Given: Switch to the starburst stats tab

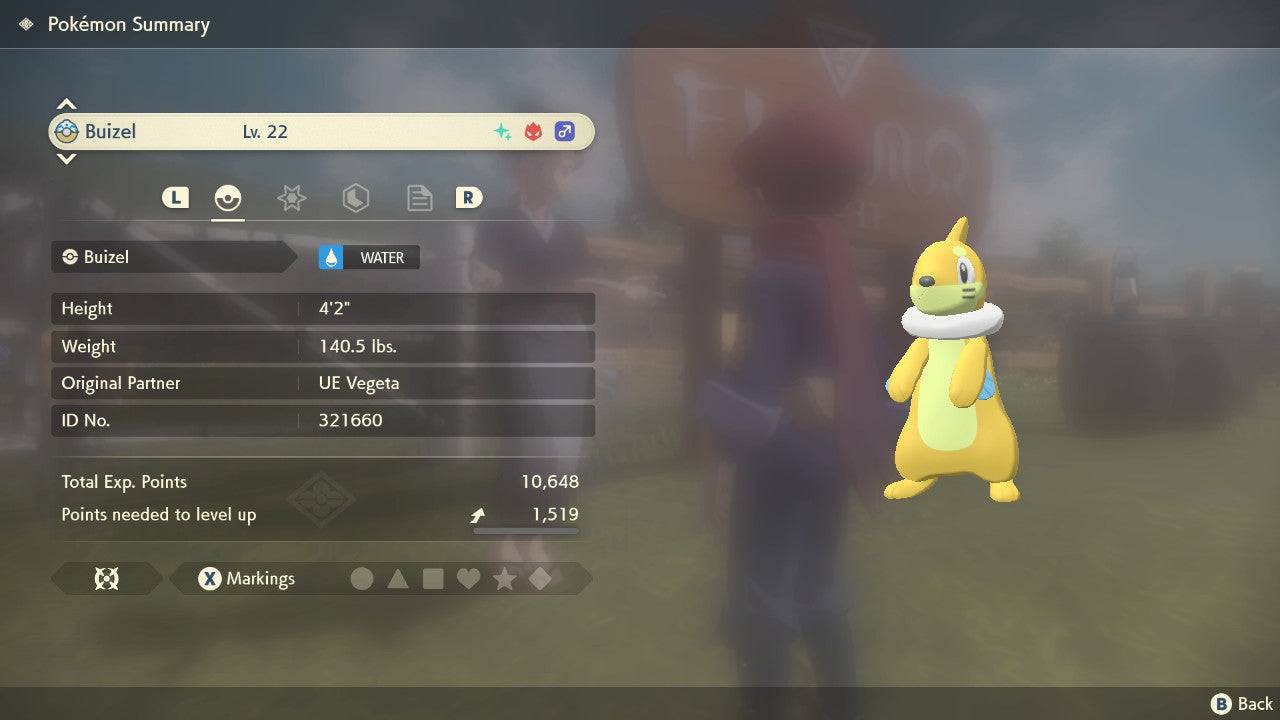Looking at the screenshot, I should 291,198.
